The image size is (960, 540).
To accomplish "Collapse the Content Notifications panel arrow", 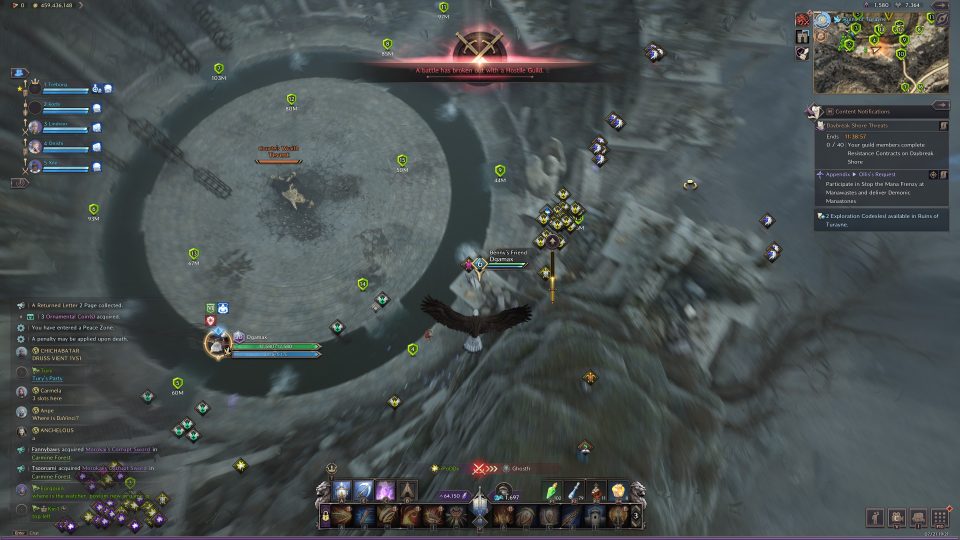I will 943,111.
